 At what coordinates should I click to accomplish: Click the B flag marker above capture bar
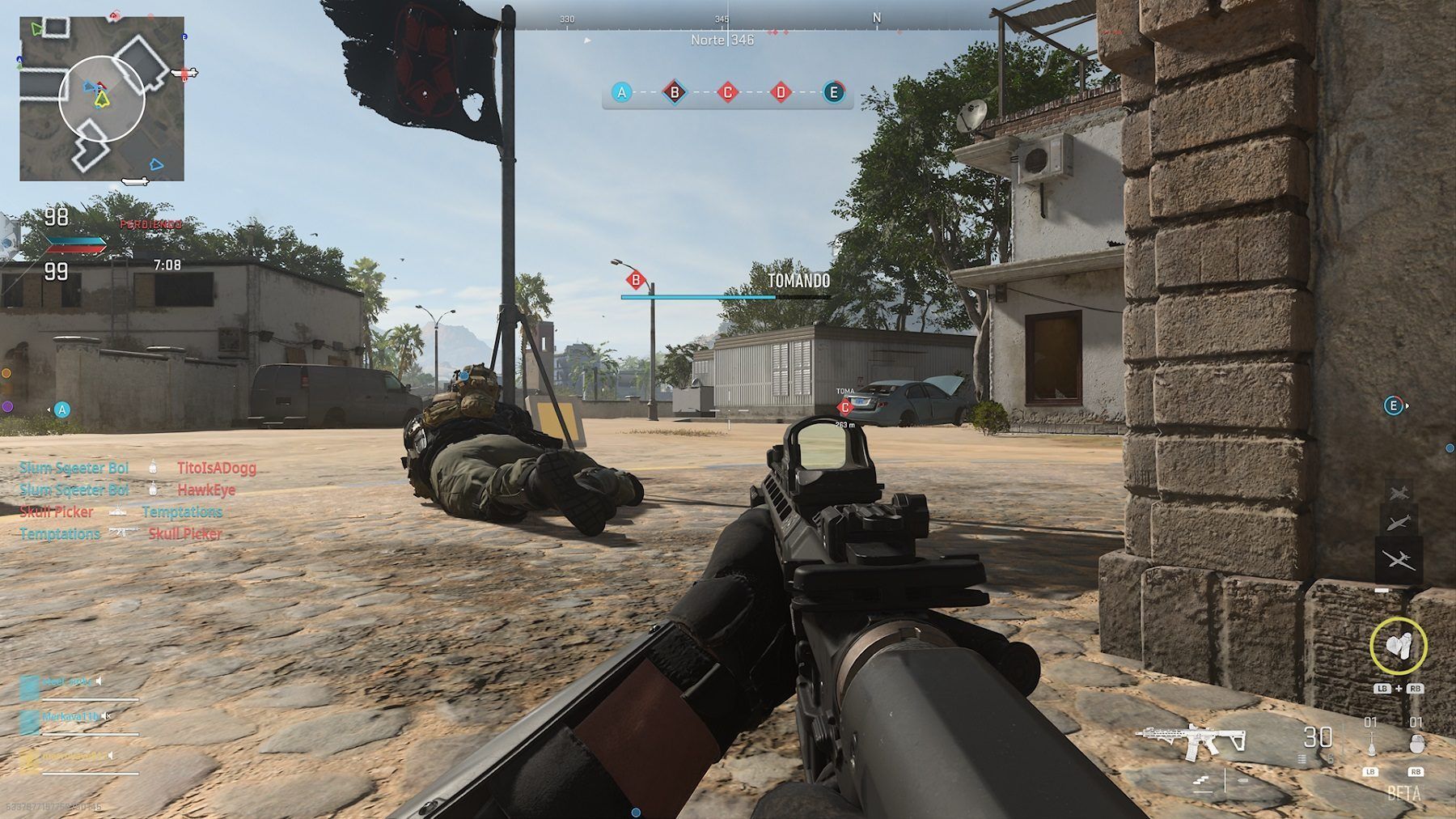636,281
